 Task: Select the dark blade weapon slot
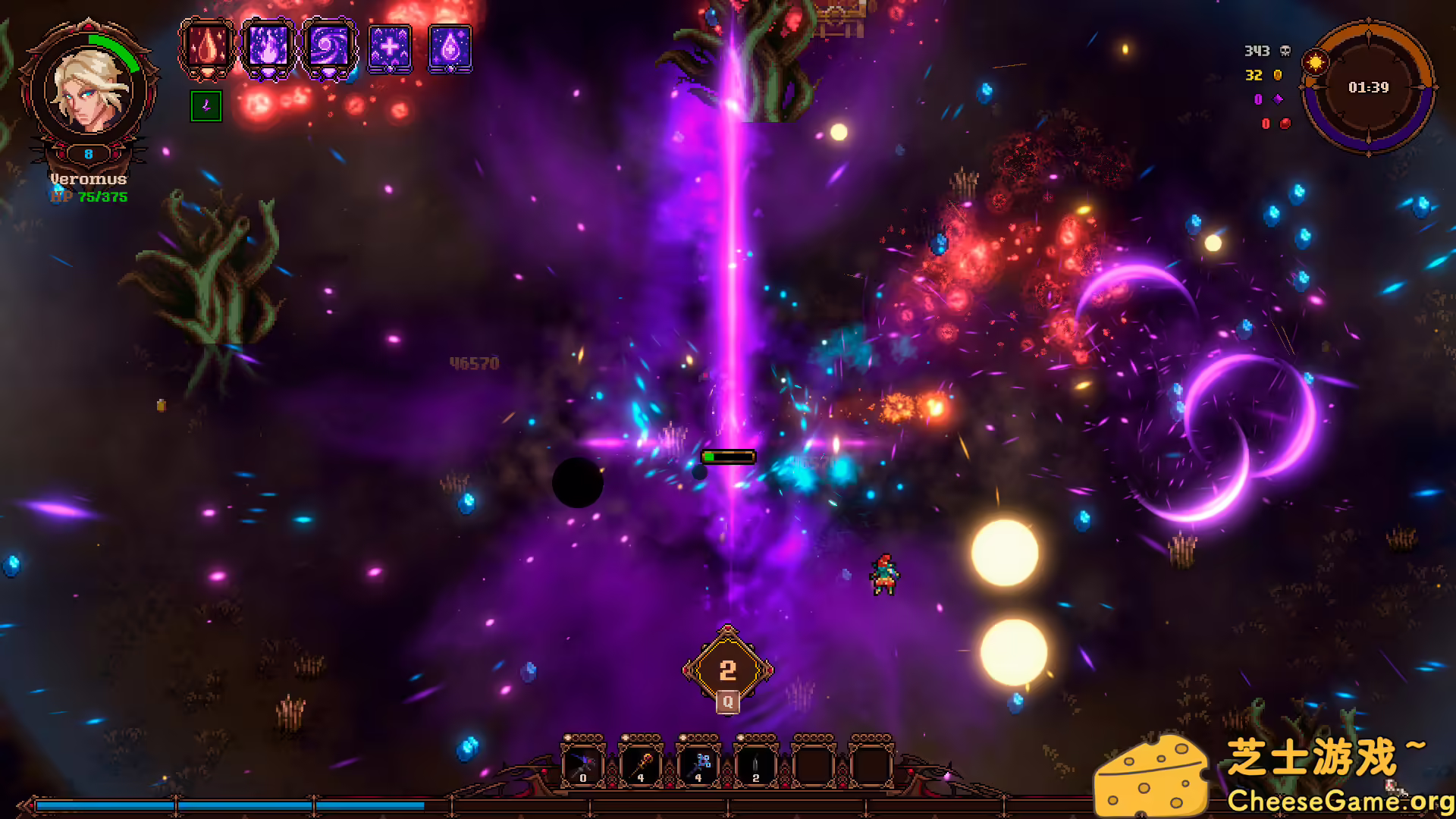point(756,764)
